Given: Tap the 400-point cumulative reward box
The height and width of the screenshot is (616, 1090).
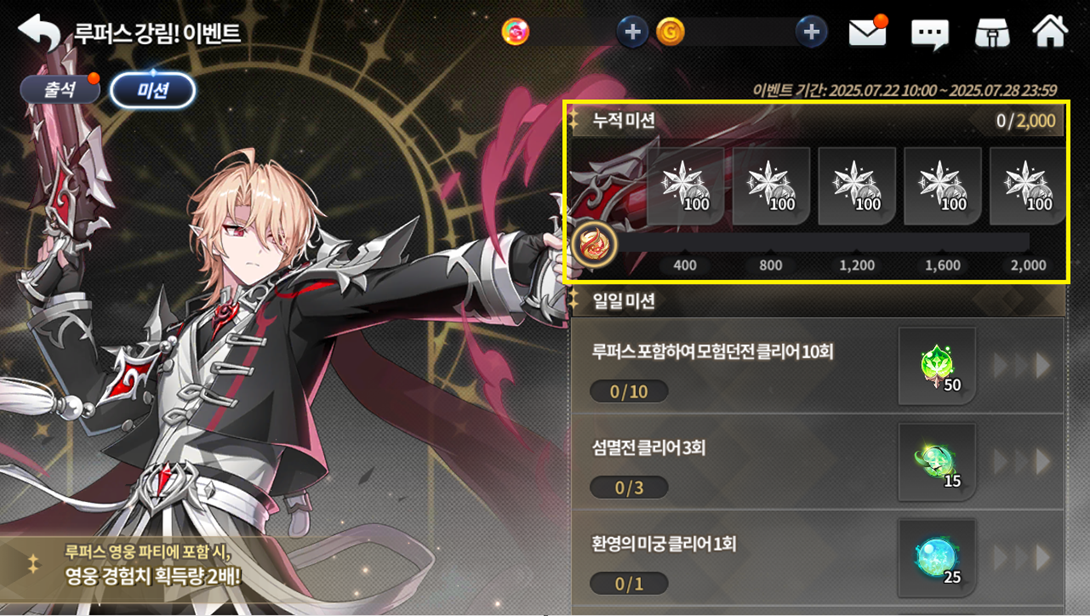Looking at the screenshot, I should [x=685, y=187].
